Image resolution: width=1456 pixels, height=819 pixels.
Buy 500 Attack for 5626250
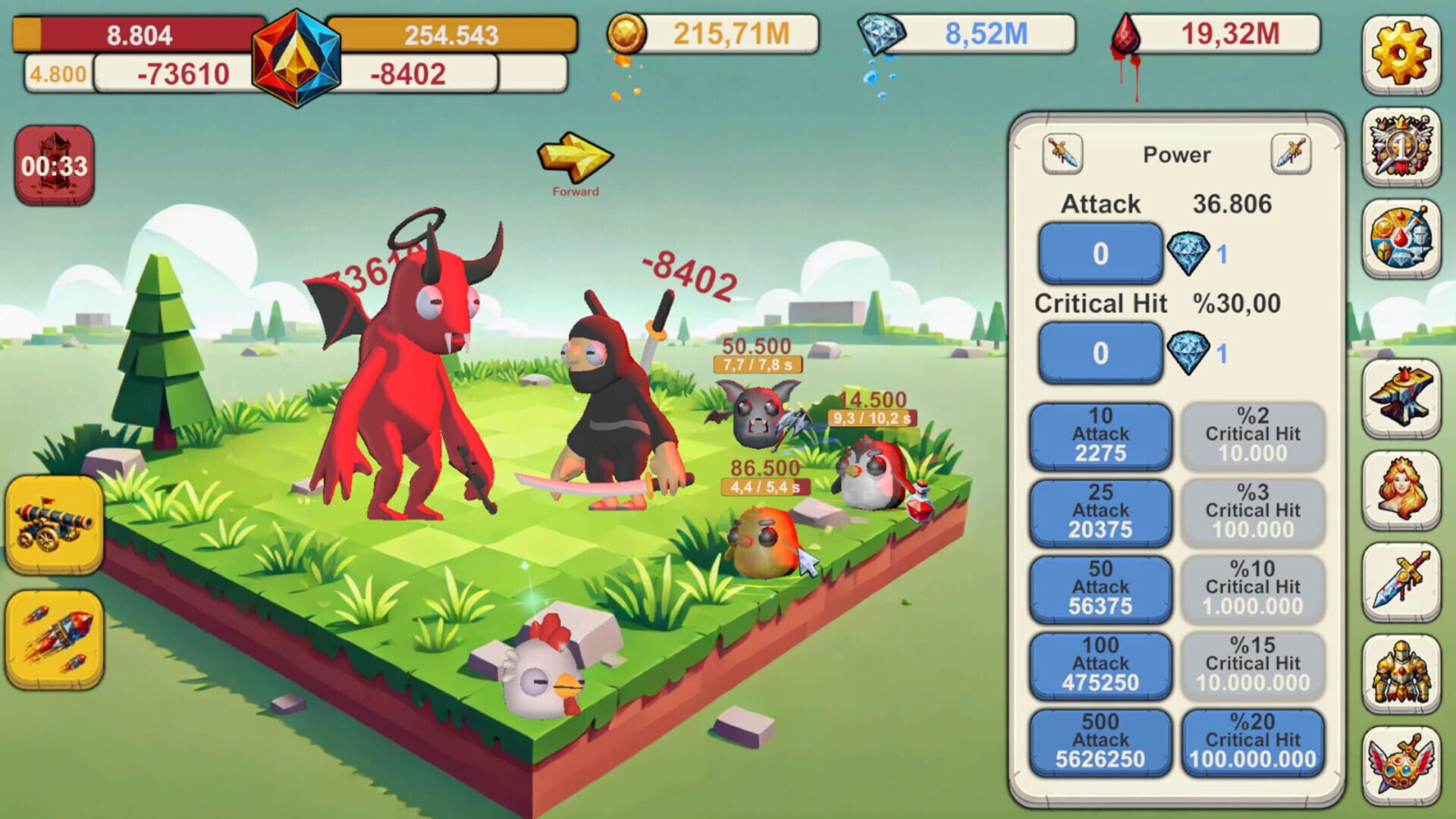coord(1100,742)
